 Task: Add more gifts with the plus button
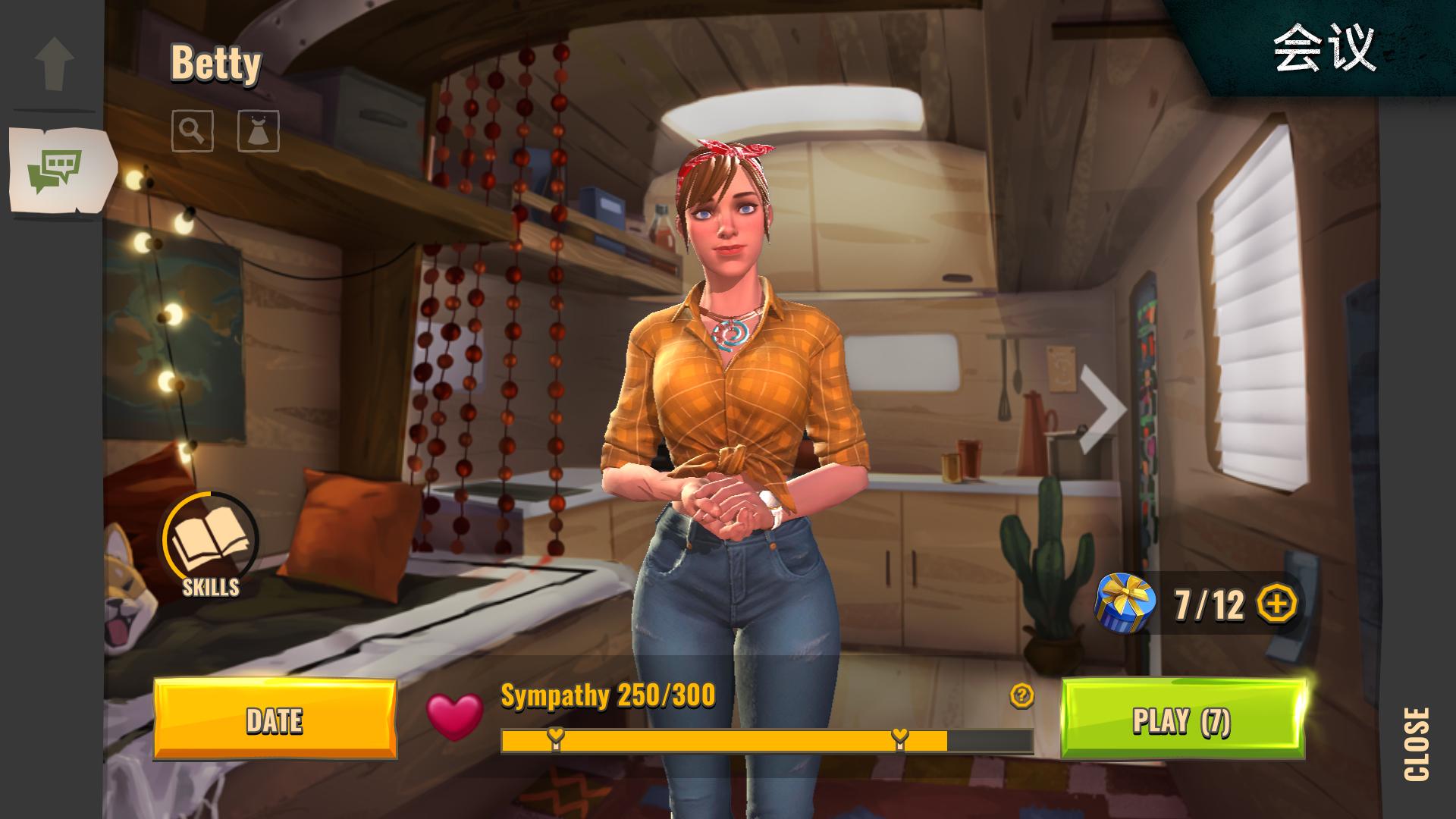click(1277, 604)
